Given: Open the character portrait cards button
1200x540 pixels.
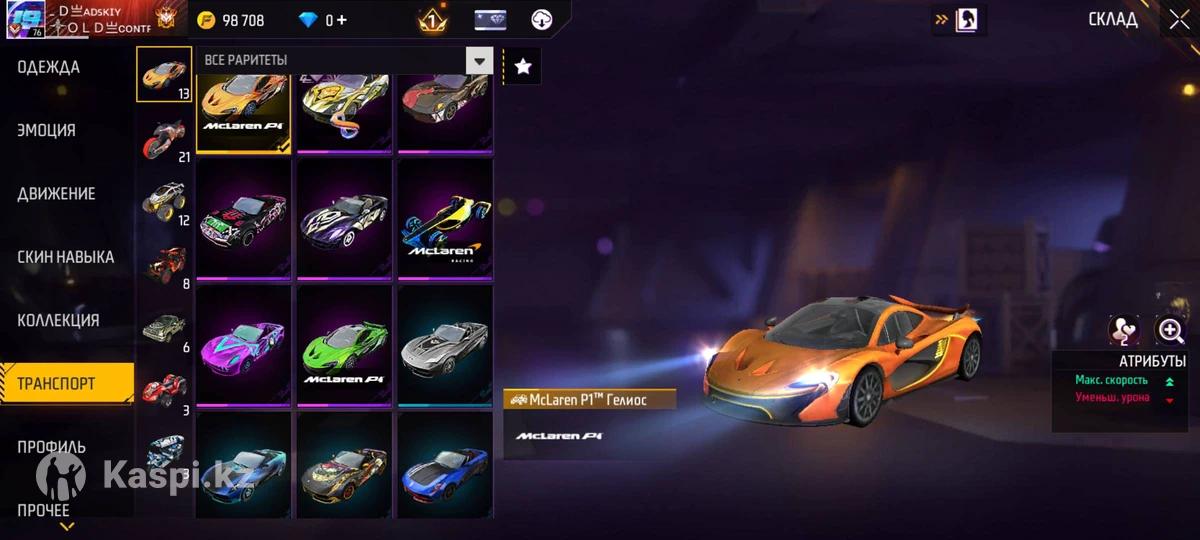Looking at the screenshot, I should [968, 20].
